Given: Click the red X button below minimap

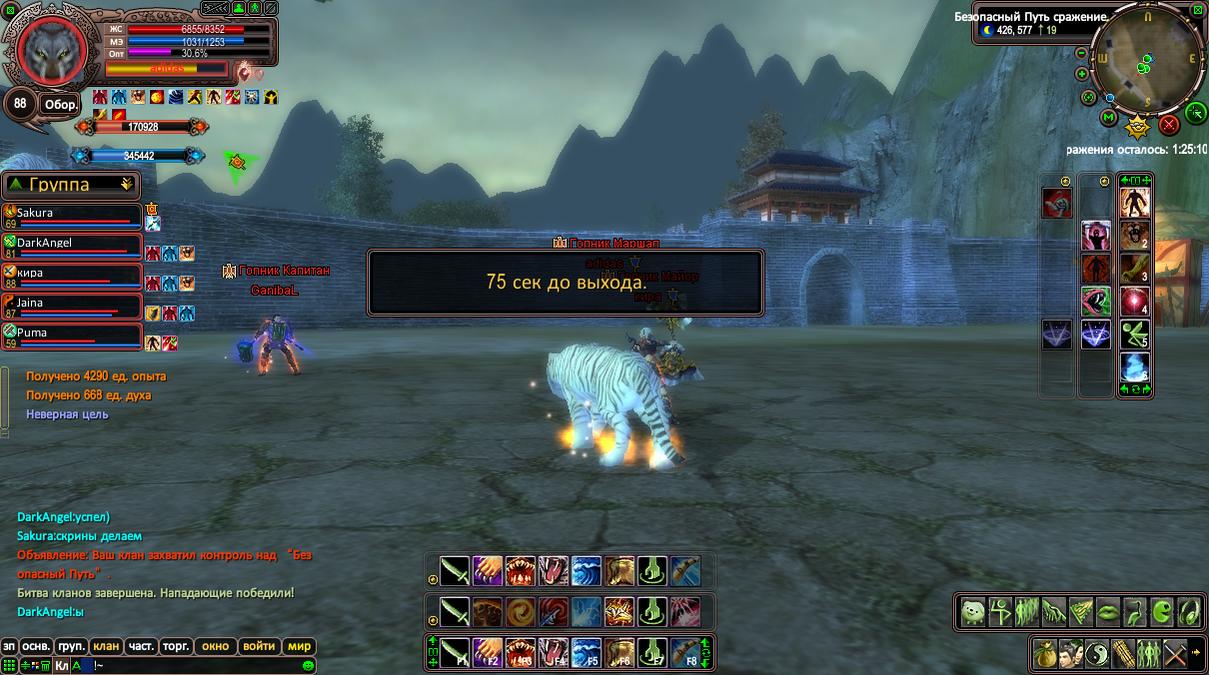Looking at the screenshot, I should pos(1168,125).
